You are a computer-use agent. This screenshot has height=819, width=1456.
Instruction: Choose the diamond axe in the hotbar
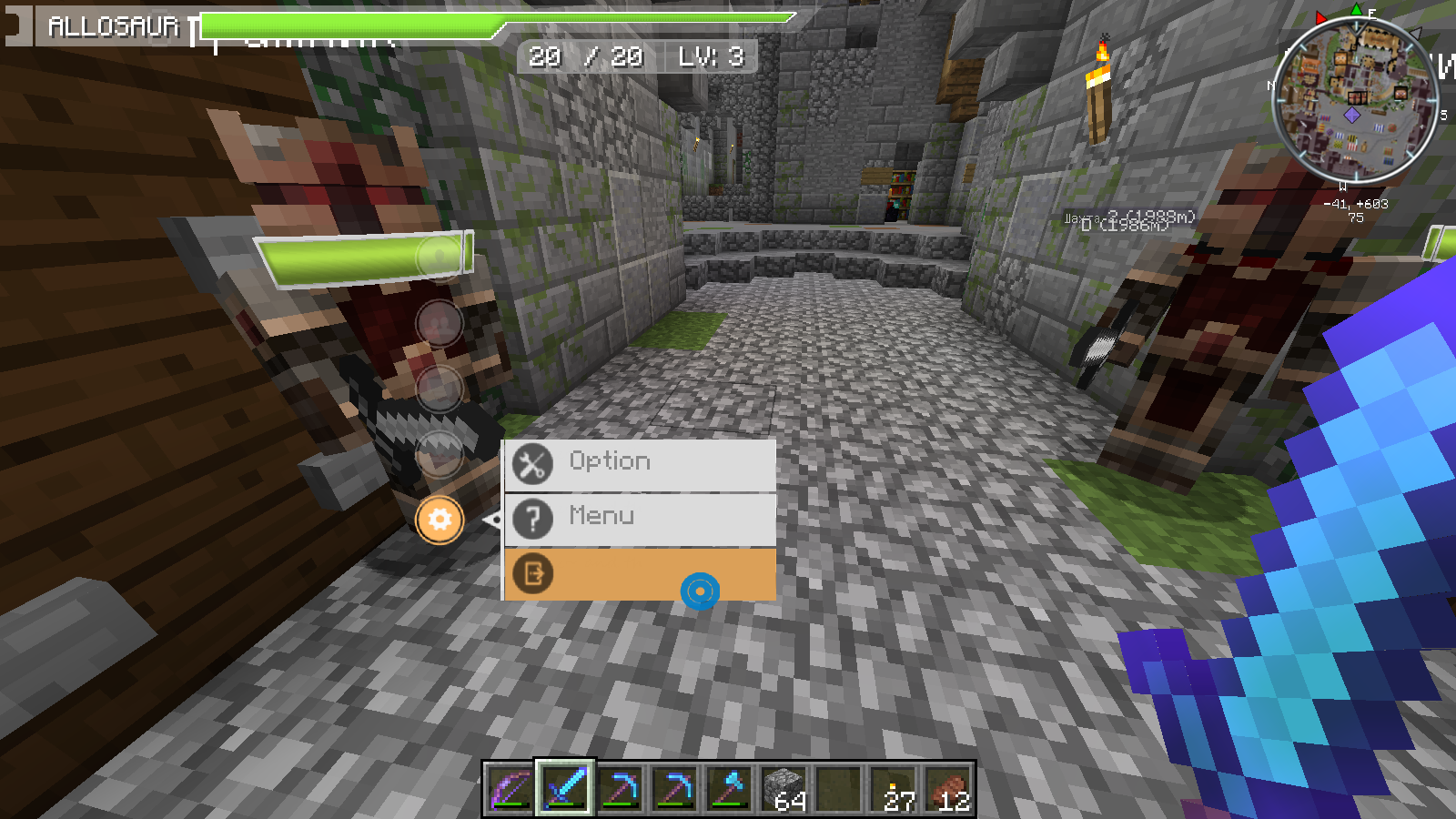point(729,788)
